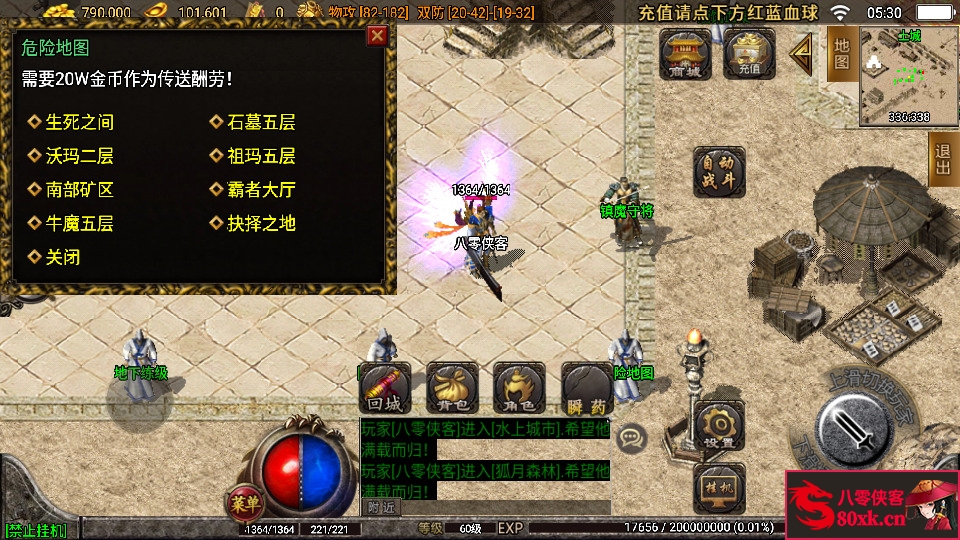Toggle 自动战斗 auto-battle

coord(720,172)
